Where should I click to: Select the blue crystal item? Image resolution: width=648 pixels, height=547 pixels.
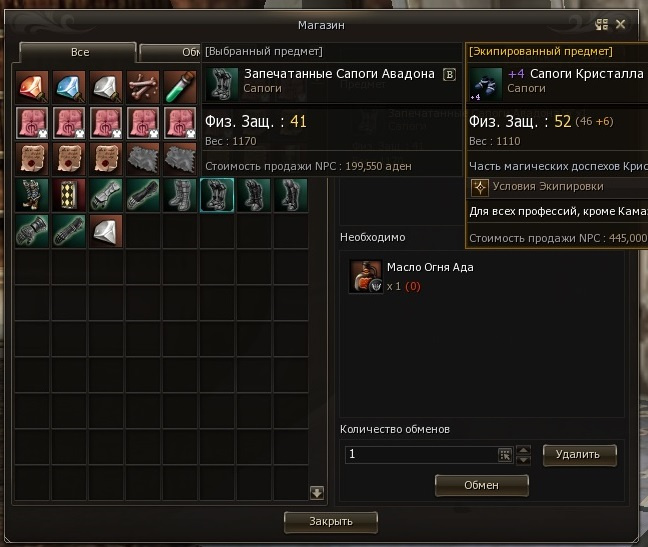click(x=70, y=87)
